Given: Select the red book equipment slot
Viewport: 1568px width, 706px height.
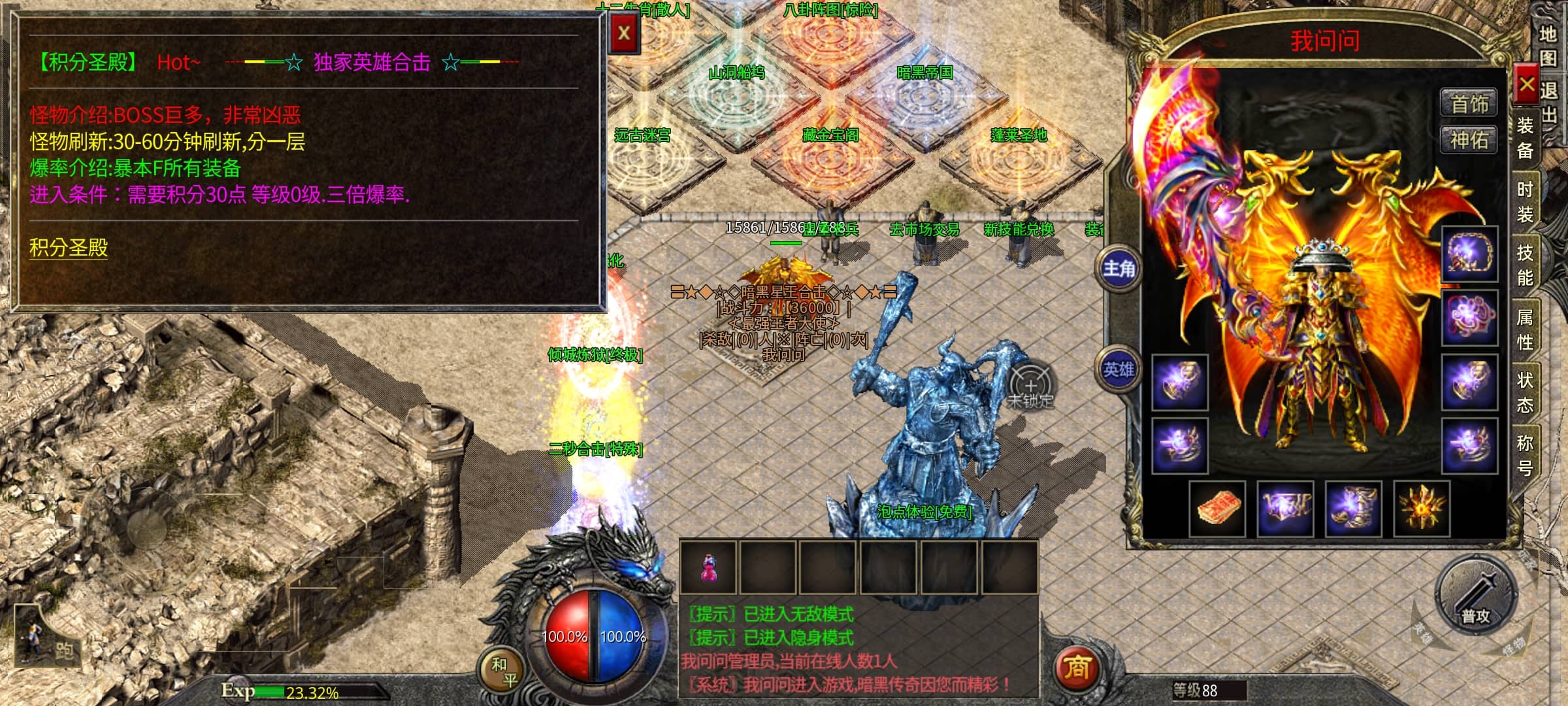Looking at the screenshot, I should 1217,509.
